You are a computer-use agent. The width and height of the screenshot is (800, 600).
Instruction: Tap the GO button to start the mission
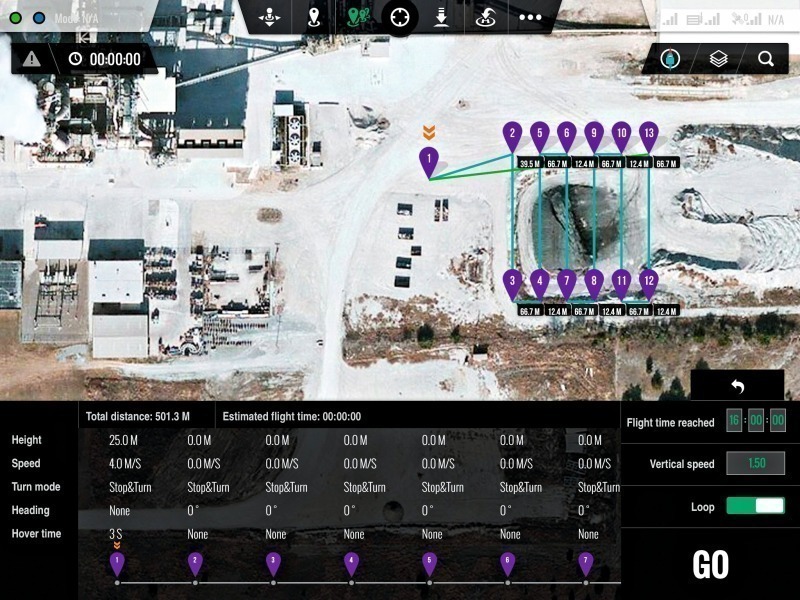click(x=710, y=565)
